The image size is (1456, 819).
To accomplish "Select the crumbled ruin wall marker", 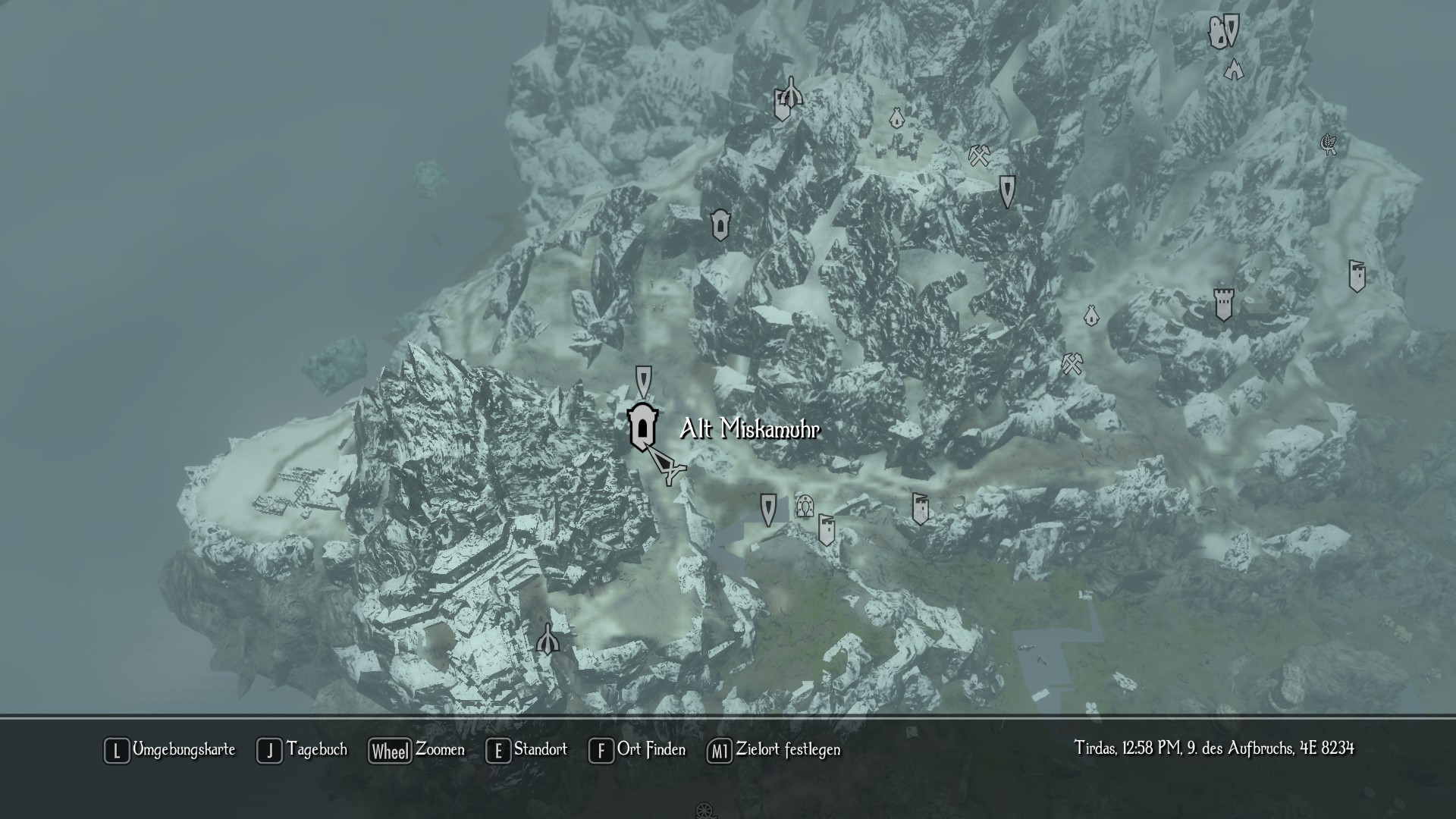I will (1218, 33).
